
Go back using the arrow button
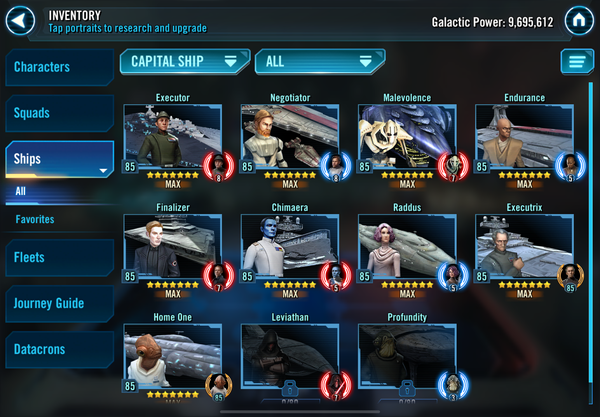tap(22, 19)
